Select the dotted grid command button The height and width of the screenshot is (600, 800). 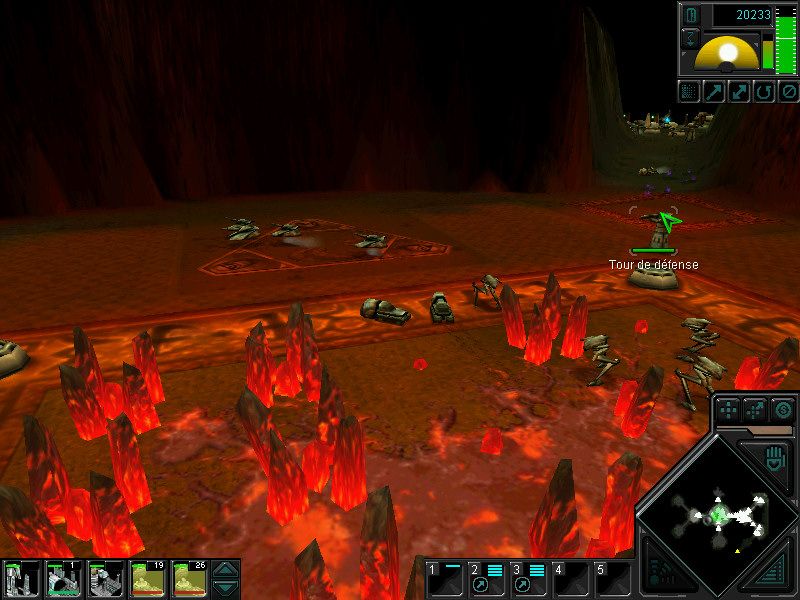[x=689, y=92]
